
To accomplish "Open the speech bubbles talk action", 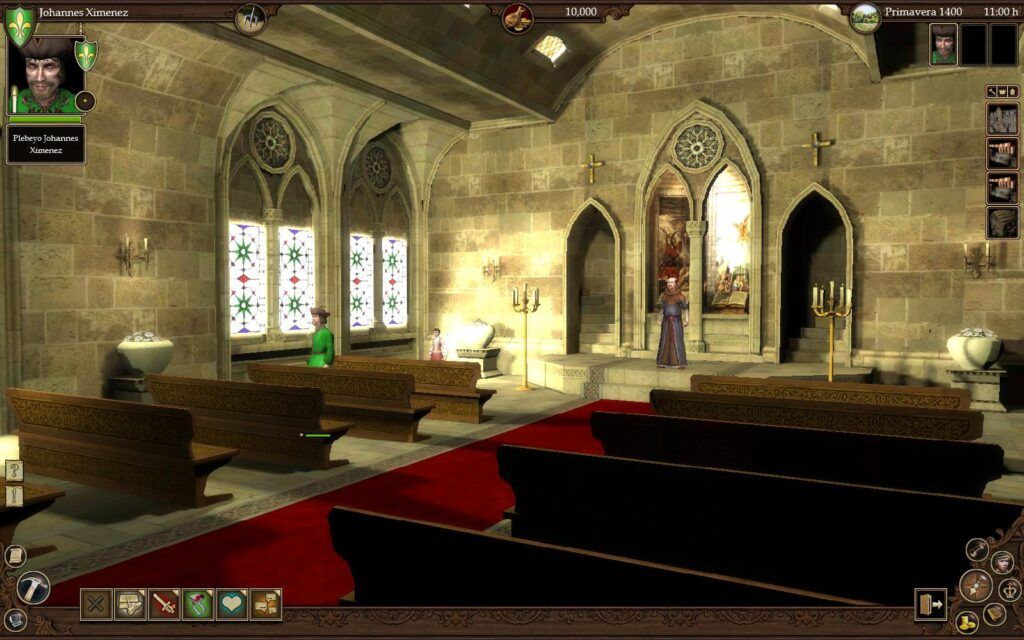I will click(x=266, y=604).
